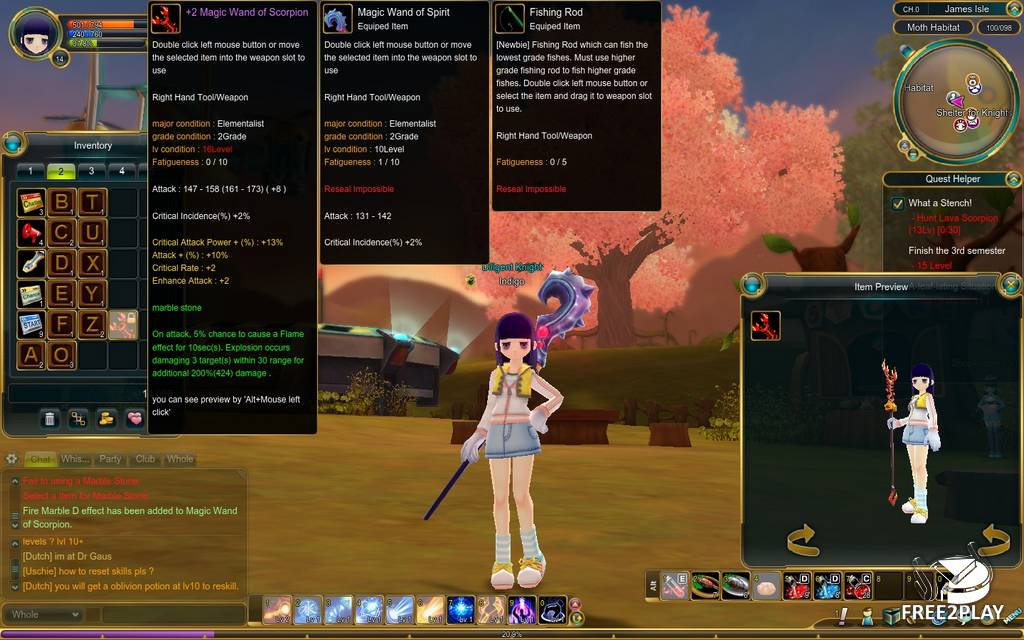Click the minimap
This screenshot has height=640, width=1024.
tap(951, 100)
